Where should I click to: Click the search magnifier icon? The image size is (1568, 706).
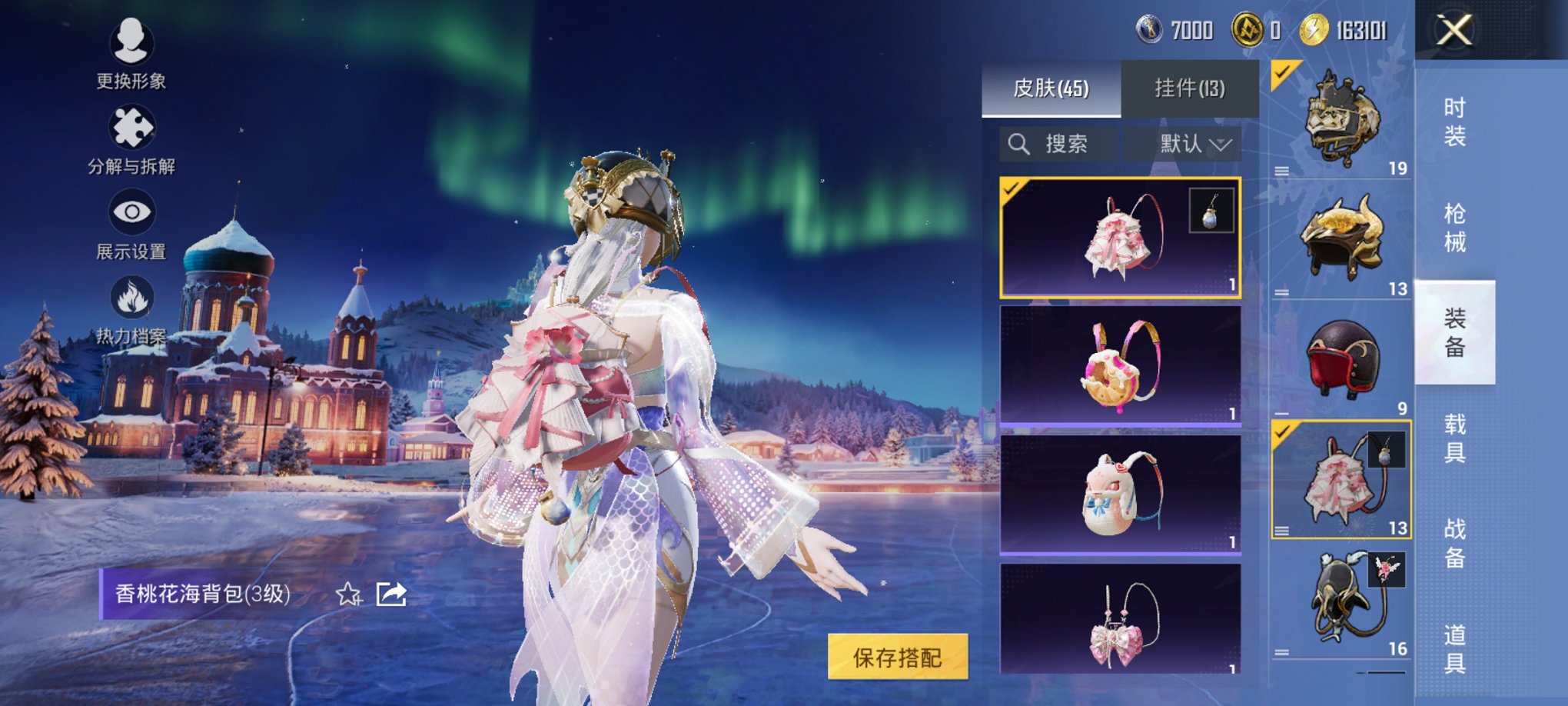pyautogui.click(x=1020, y=143)
